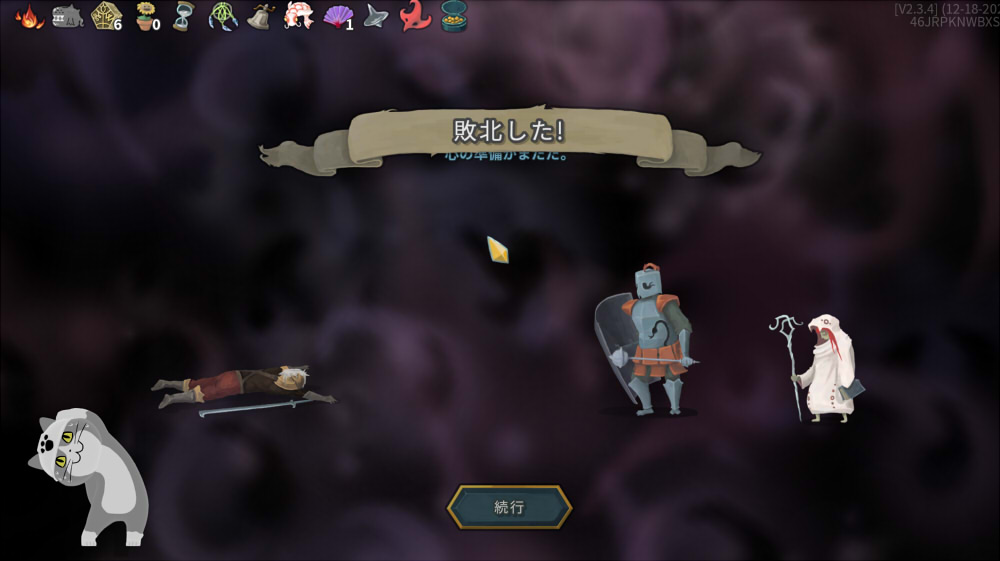The height and width of the screenshot is (561, 1000).
Task: Inspect the grey stone beast relic
Action: [67, 16]
